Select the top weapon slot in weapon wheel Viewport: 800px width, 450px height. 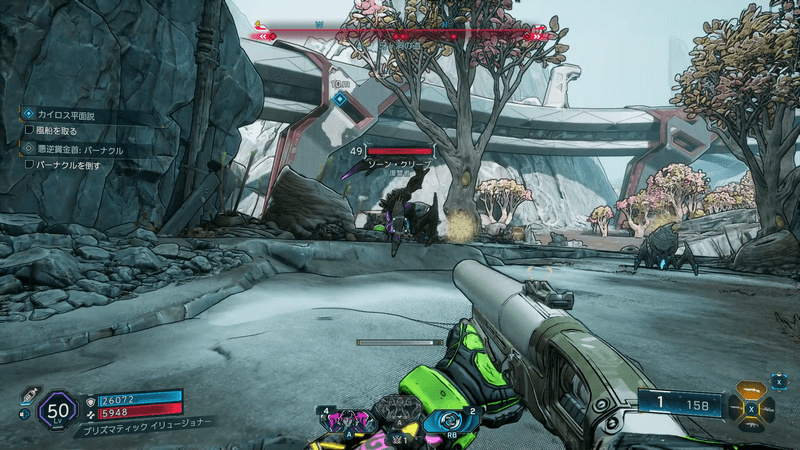749,391
